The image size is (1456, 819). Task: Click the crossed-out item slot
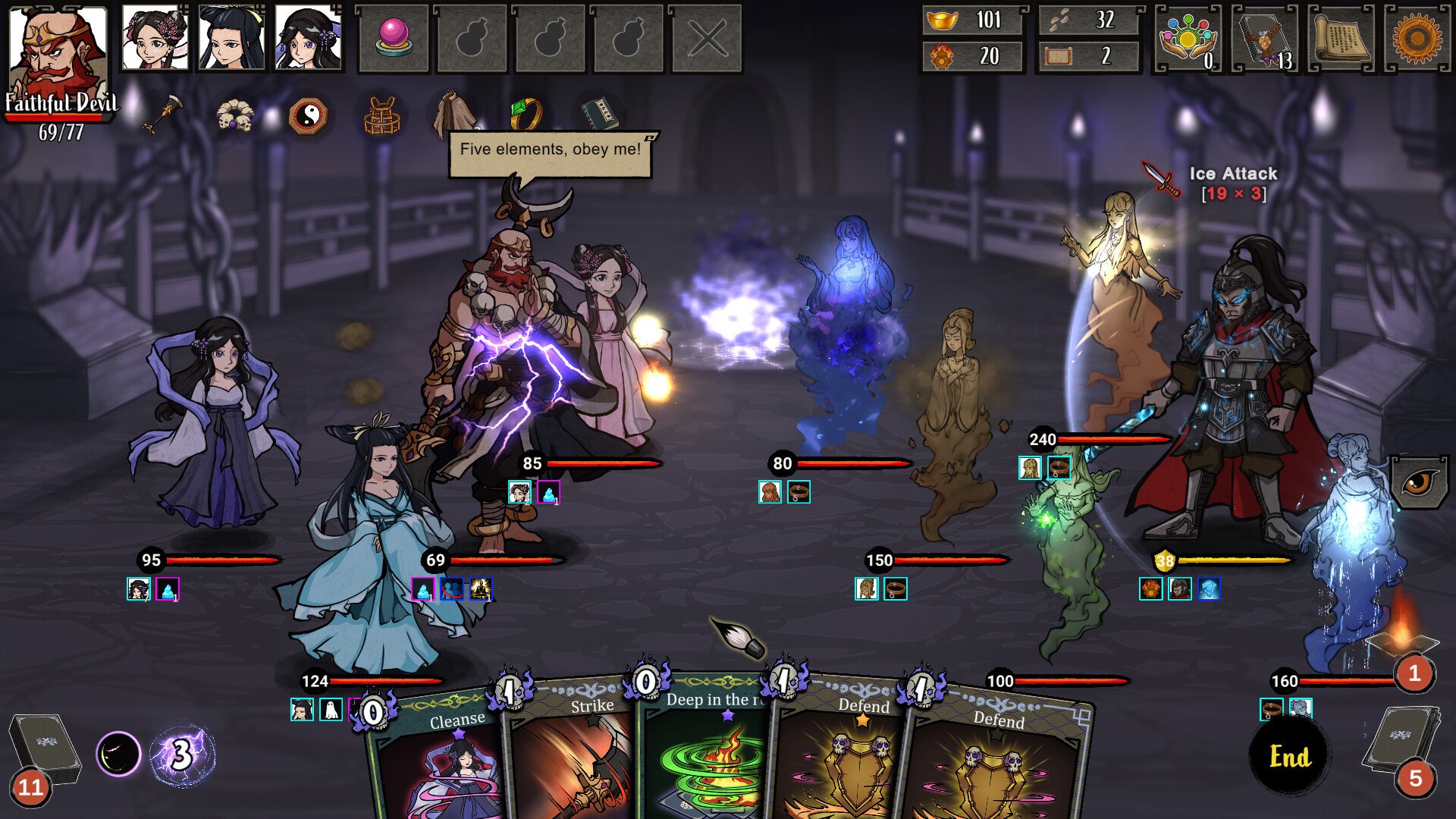[707, 38]
